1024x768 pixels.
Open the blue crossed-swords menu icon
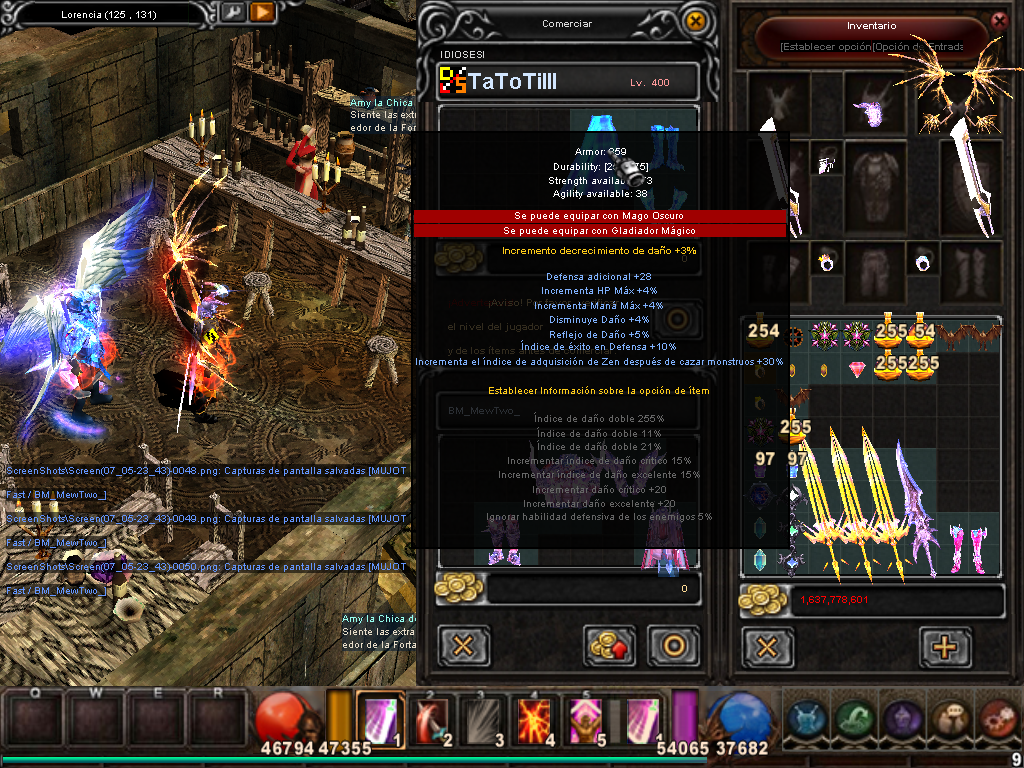[806, 719]
